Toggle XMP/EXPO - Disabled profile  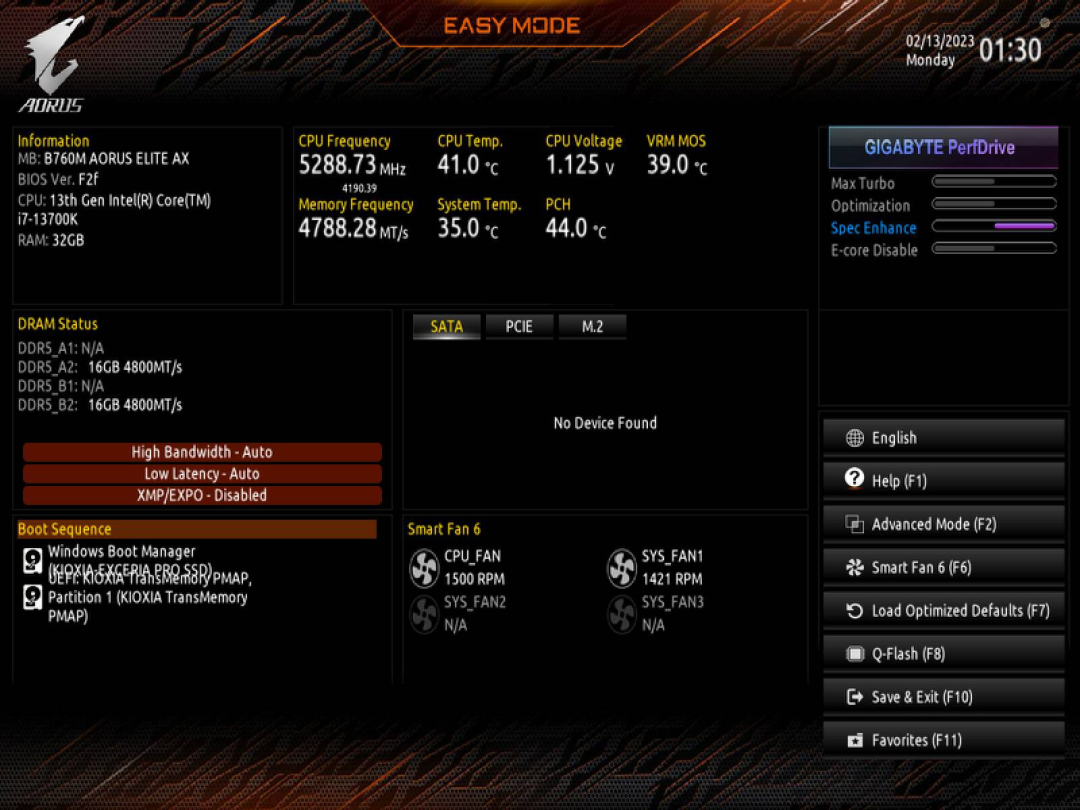point(202,495)
